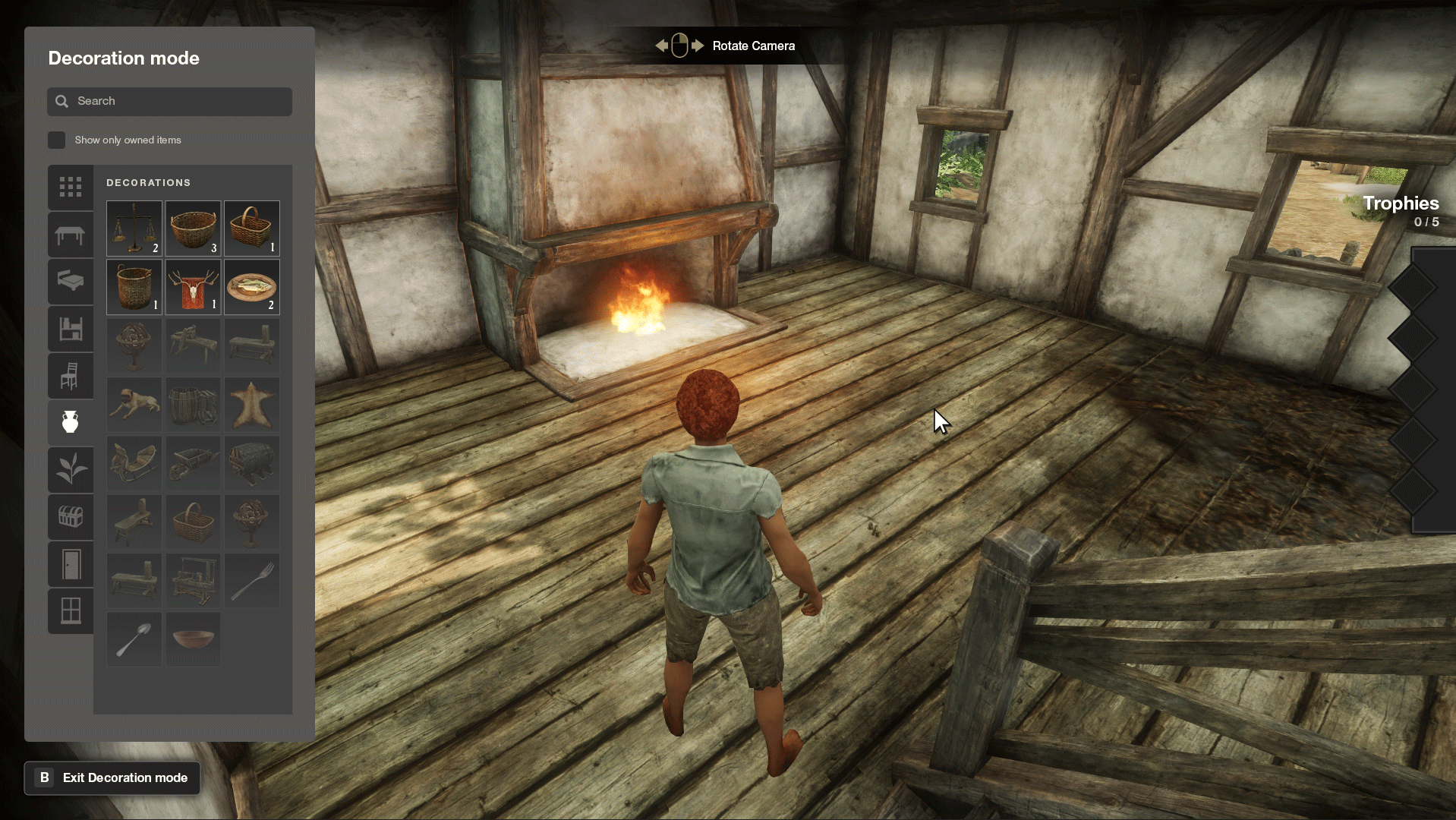Screen dimensions: 1456x820
Task: Choose the dog statue decoration
Action: (x=134, y=405)
